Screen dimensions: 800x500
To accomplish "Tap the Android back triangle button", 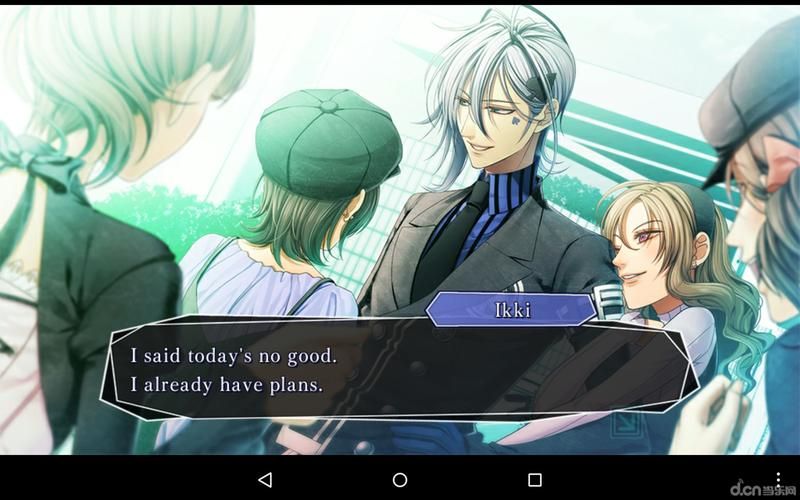I will pyautogui.click(x=265, y=480).
